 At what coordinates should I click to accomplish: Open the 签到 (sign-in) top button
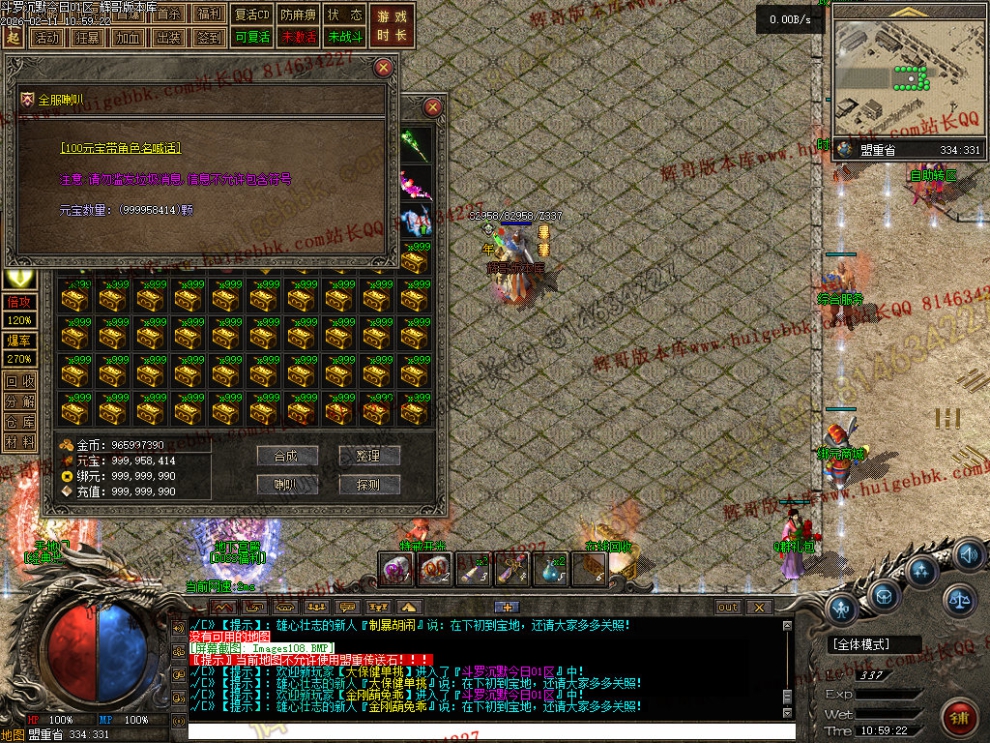click(x=210, y=38)
